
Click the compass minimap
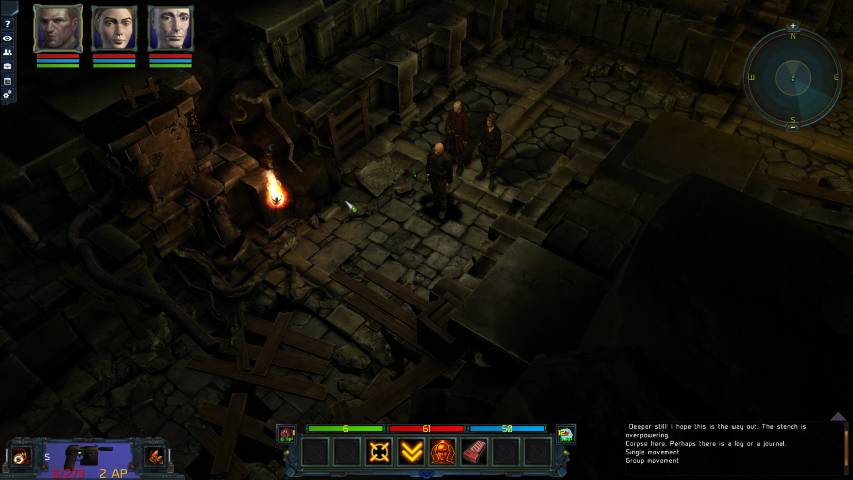pos(793,76)
